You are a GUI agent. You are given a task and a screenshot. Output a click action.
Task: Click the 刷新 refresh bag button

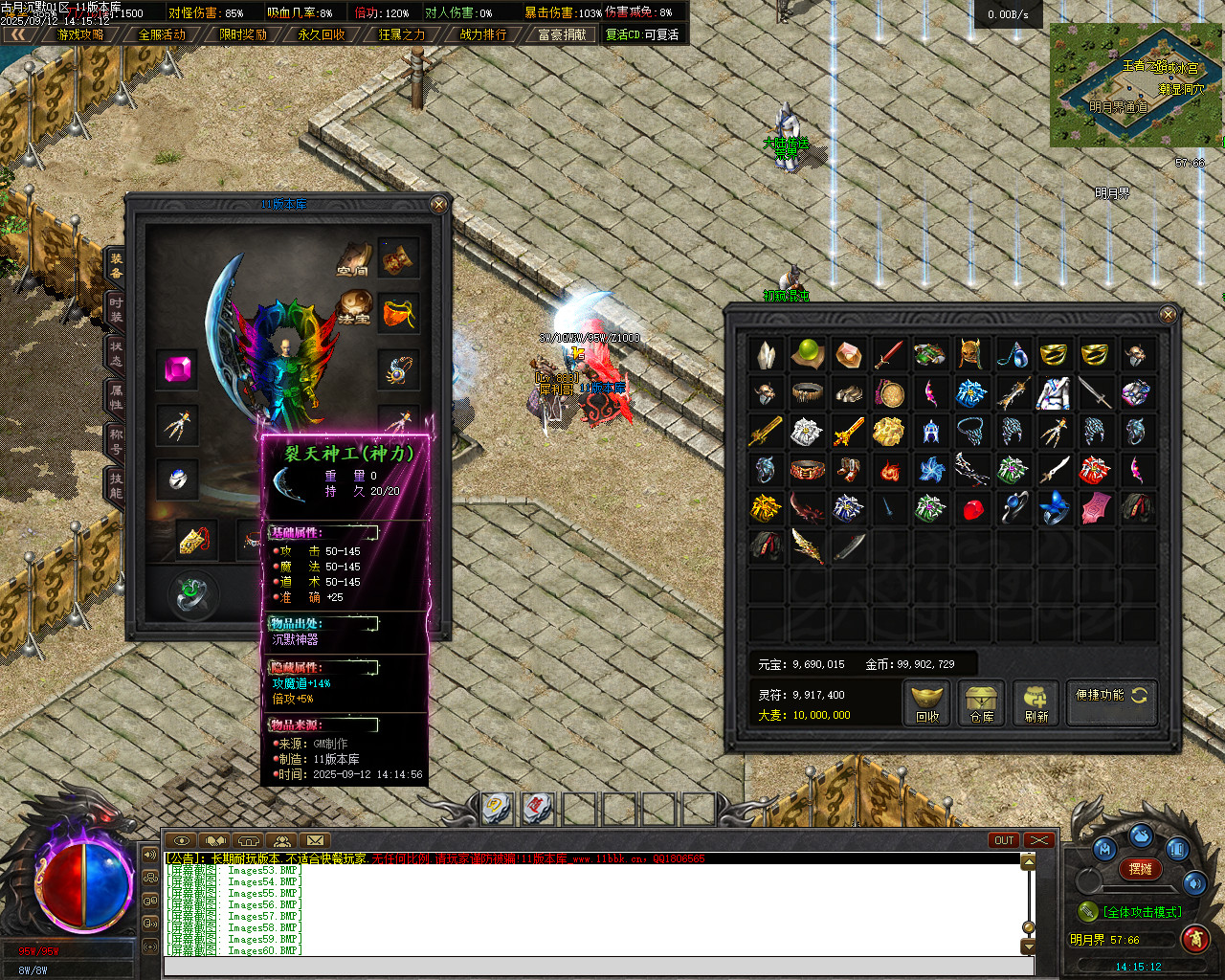(x=1036, y=703)
